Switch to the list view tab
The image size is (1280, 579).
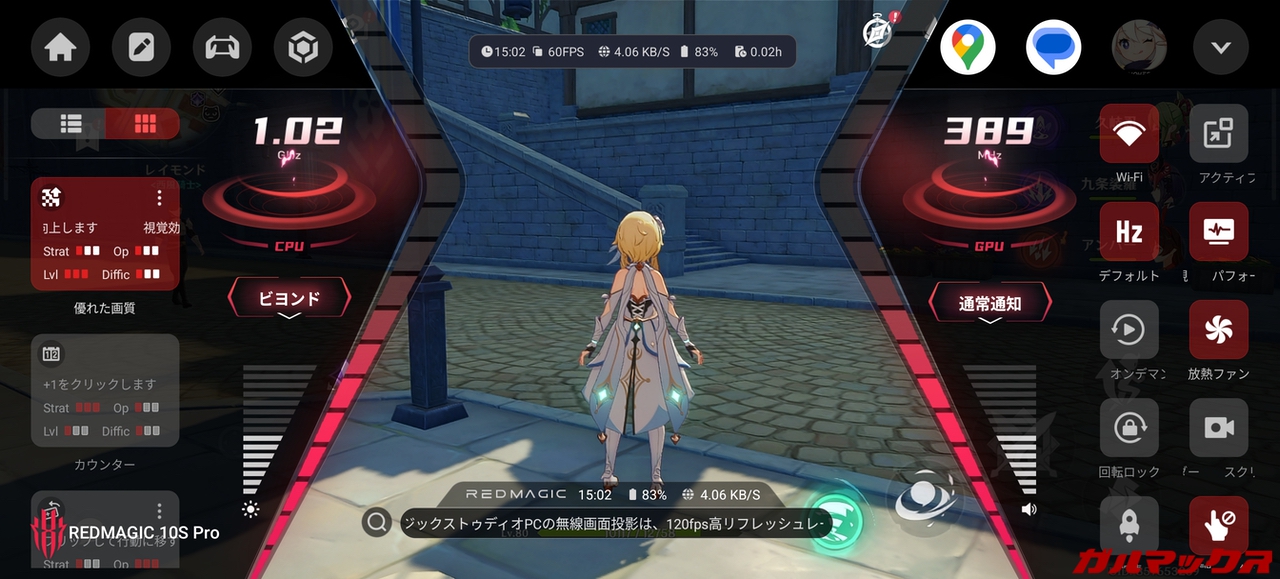click(x=70, y=124)
